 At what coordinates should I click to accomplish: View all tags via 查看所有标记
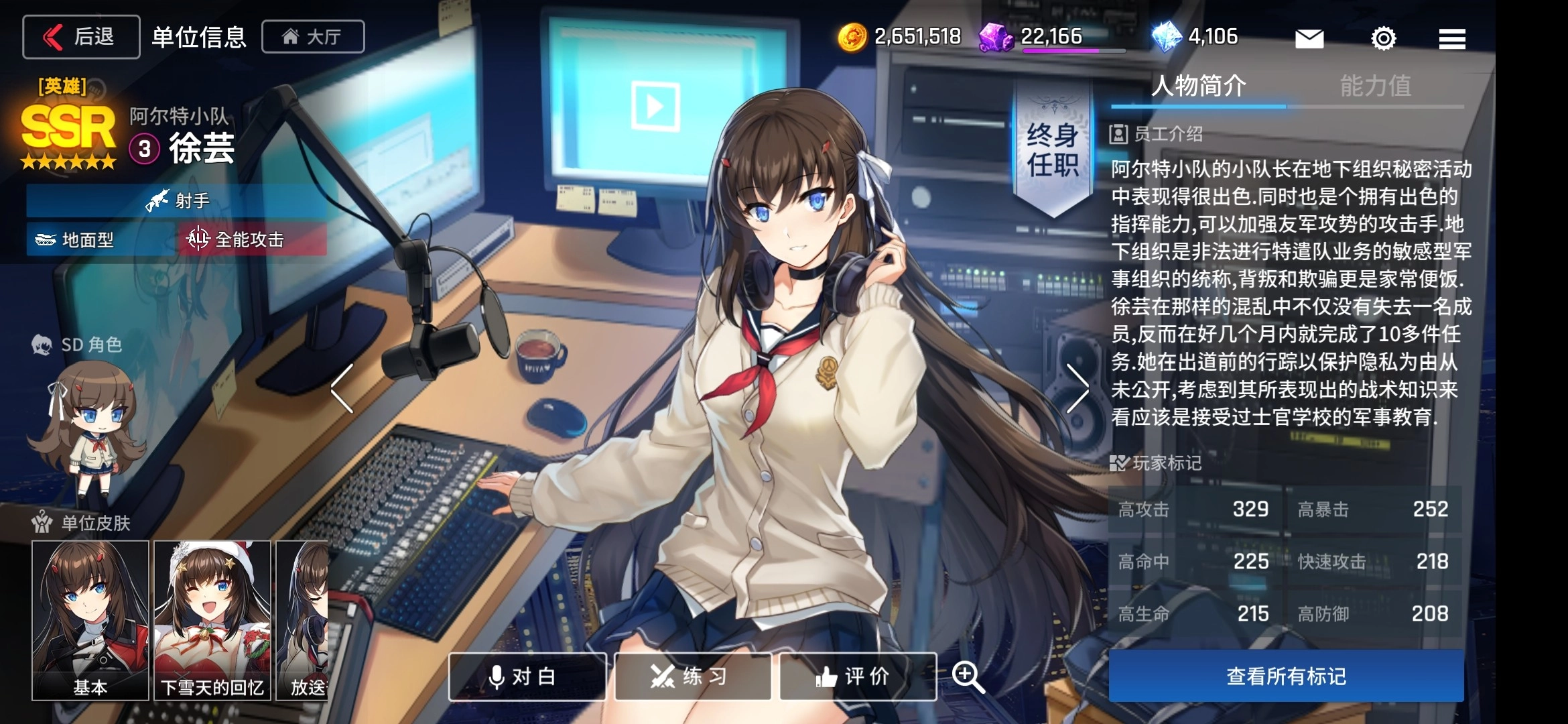click(x=1285, y=676)
